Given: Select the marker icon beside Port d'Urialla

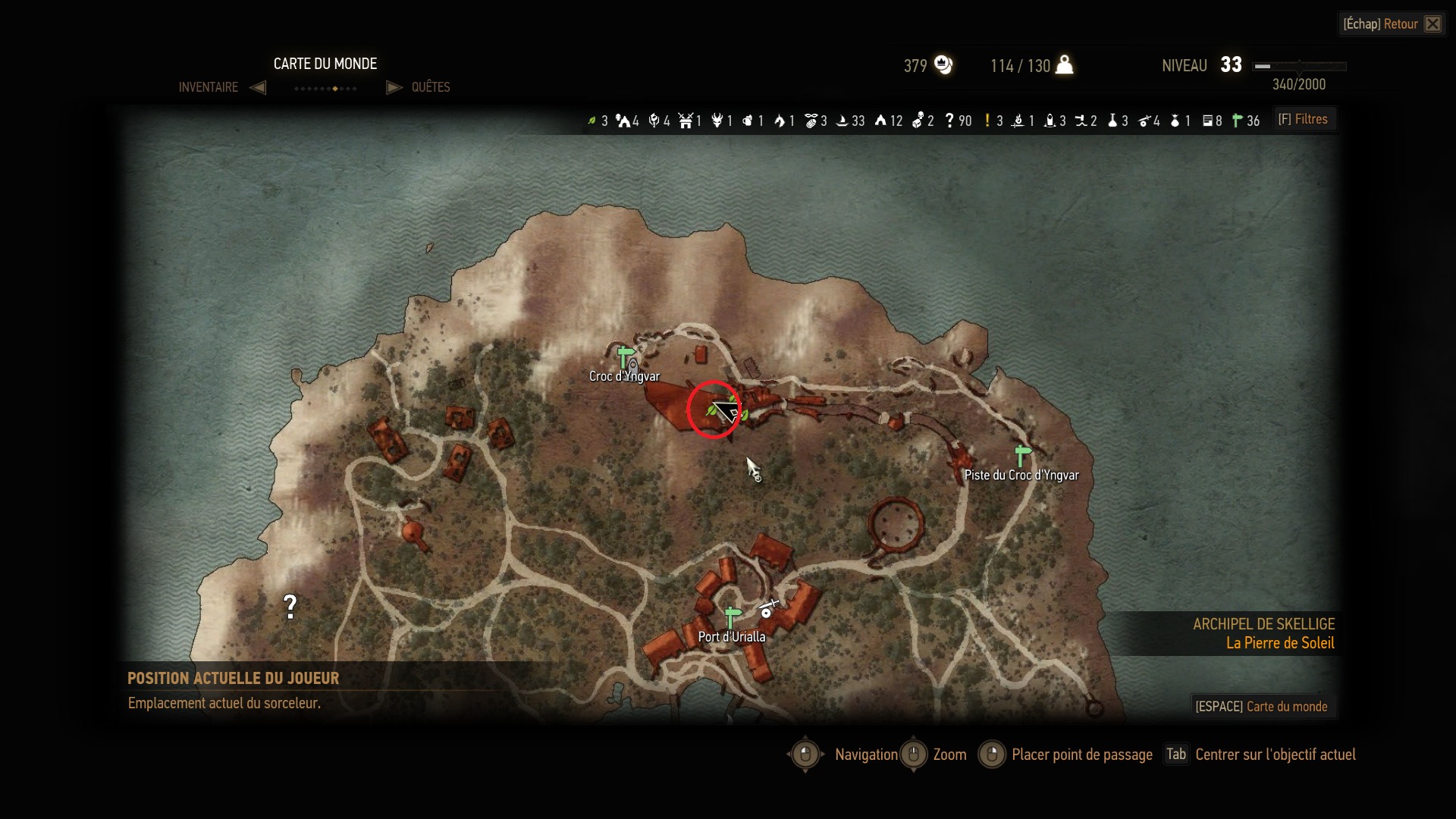Looking at the screenshot, I should click(x=767, y=610).
